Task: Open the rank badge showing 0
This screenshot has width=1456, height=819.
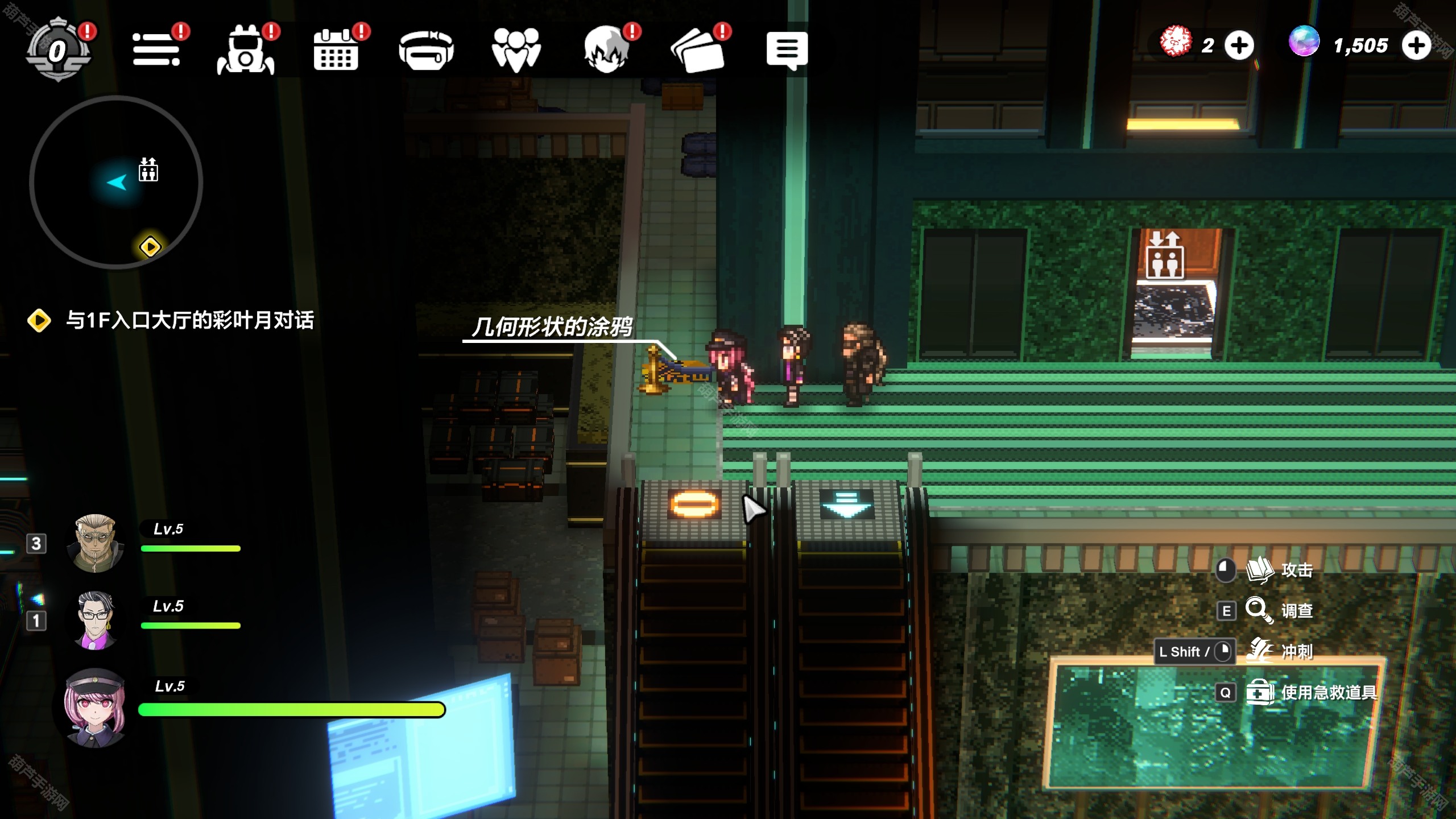Action: (x=58, y=51)
